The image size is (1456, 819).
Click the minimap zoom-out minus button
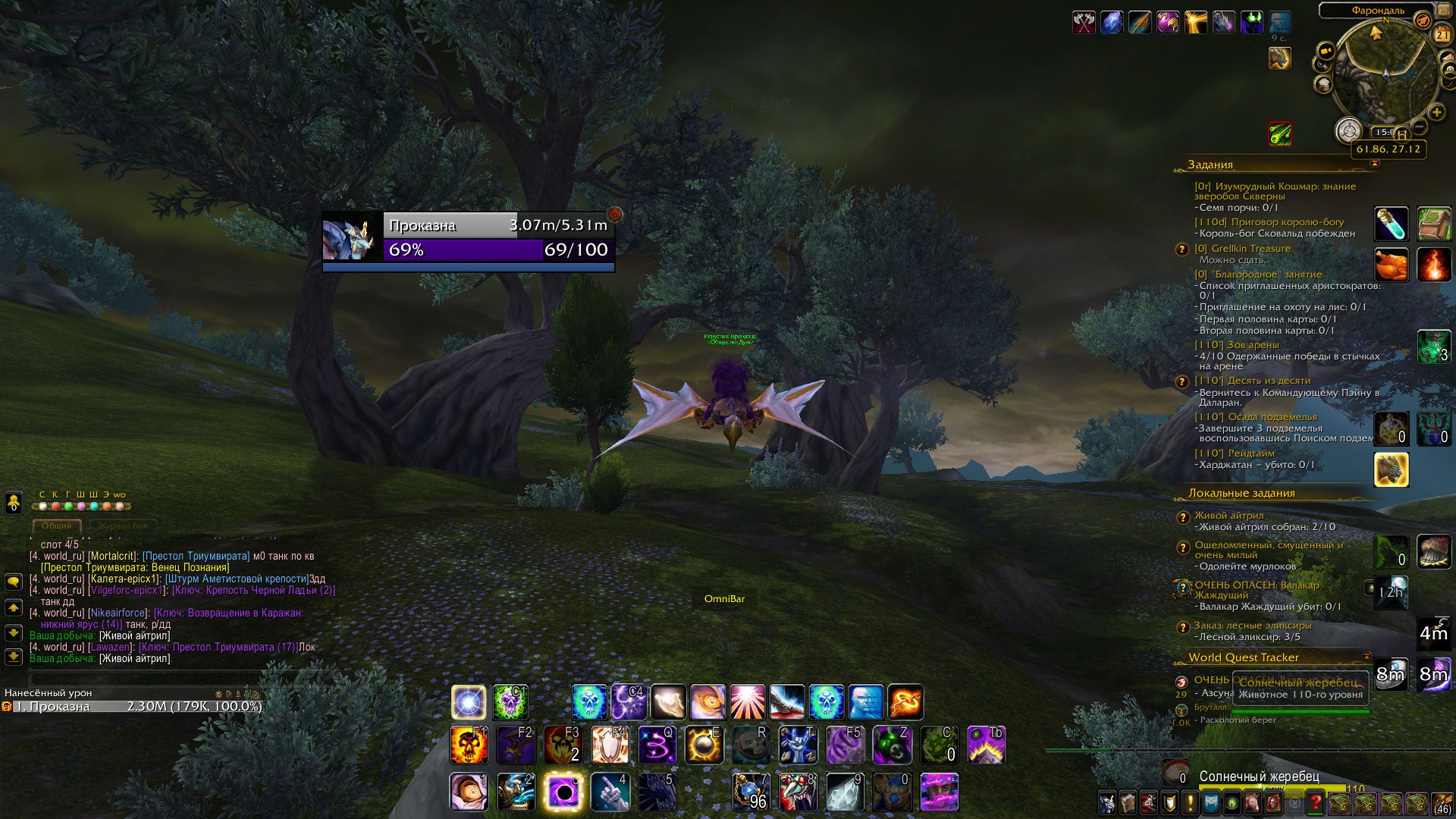point(1419,126)
